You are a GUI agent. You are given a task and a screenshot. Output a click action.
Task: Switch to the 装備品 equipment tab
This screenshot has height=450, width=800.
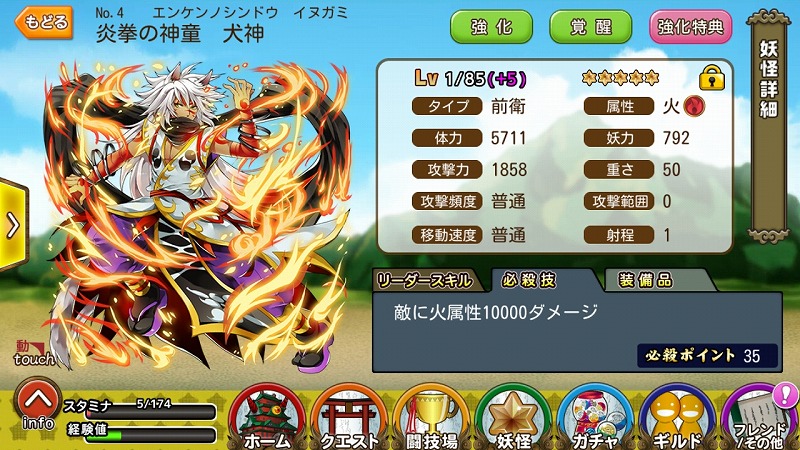[x=645, y=280]
